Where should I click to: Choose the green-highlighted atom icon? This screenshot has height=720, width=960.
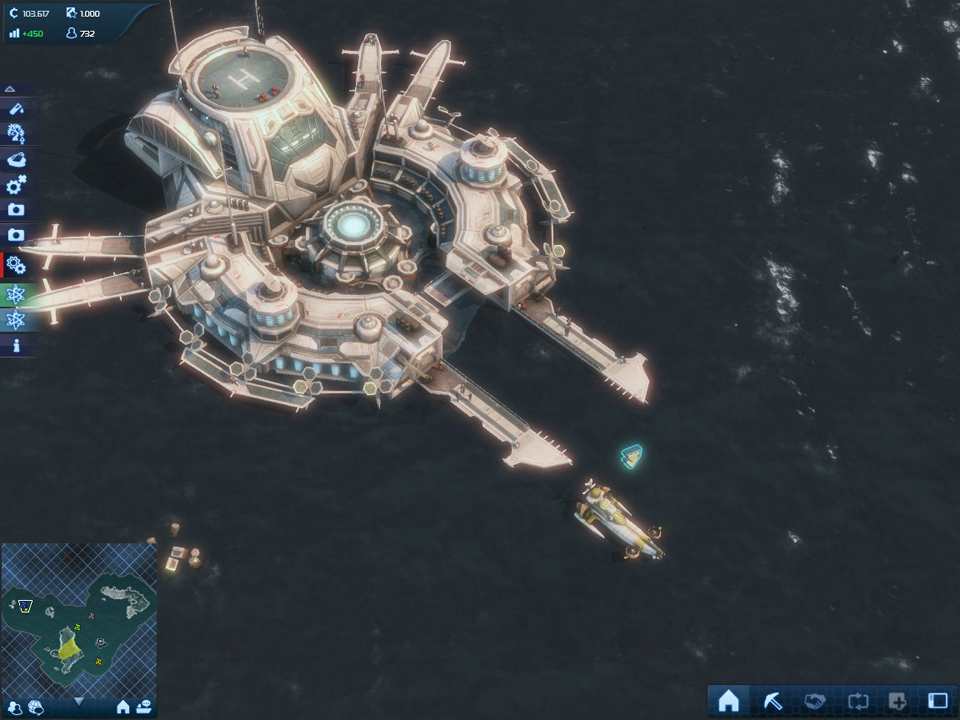[x=16, y=294]
